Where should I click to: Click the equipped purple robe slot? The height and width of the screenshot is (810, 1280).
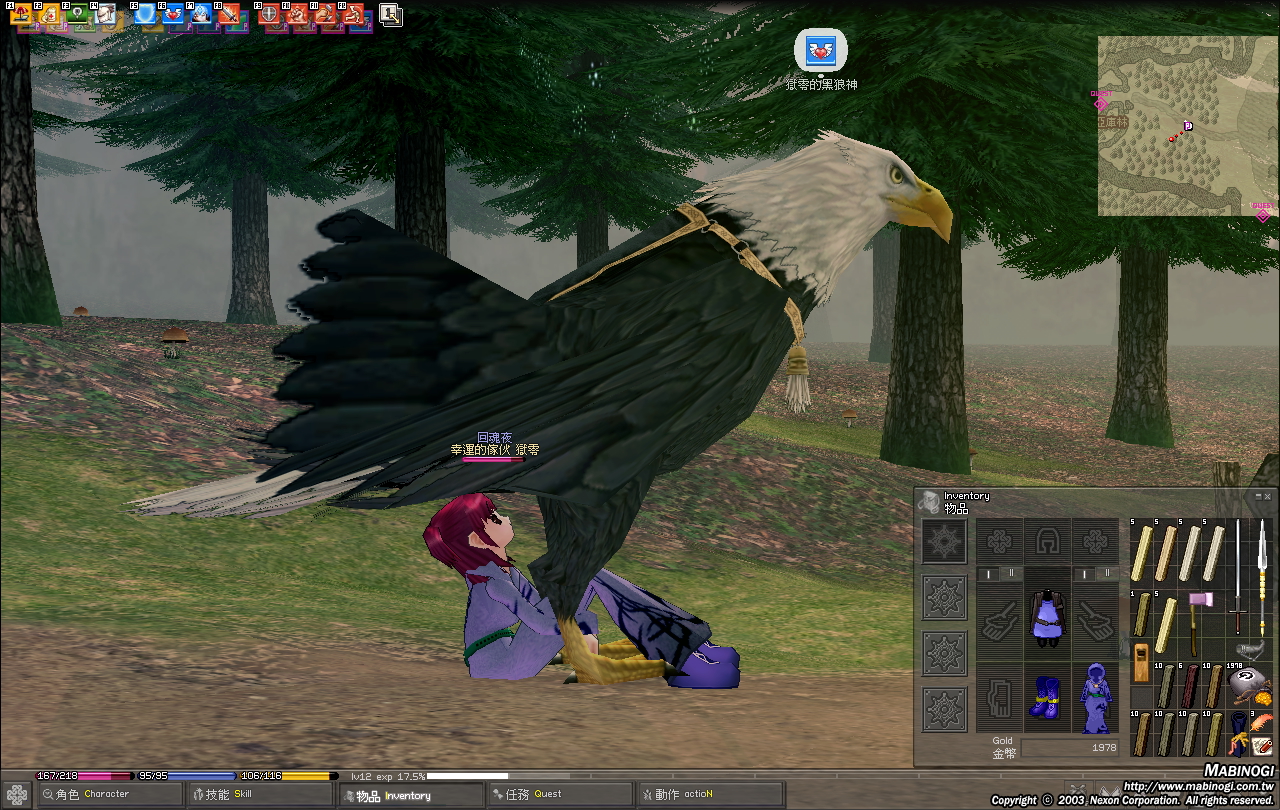pyautogui.click(x=1047, y=614)
